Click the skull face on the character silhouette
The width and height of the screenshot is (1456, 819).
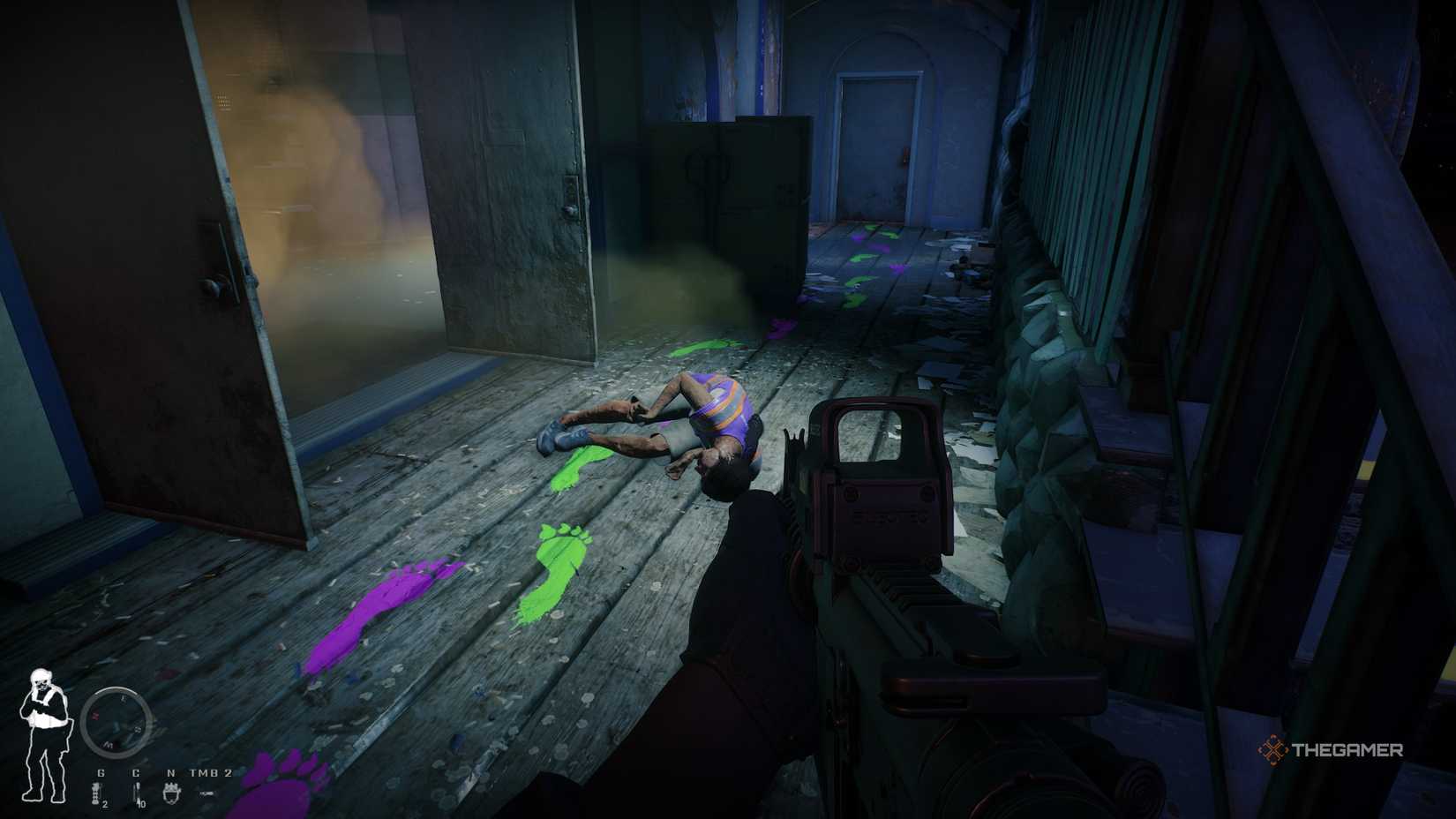click(41, 680)
